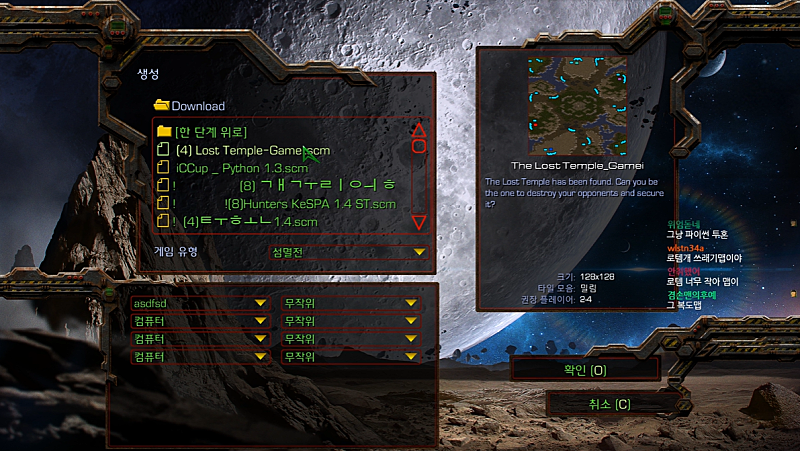Click the map list's scroll-up arrow

click(419, 130)
